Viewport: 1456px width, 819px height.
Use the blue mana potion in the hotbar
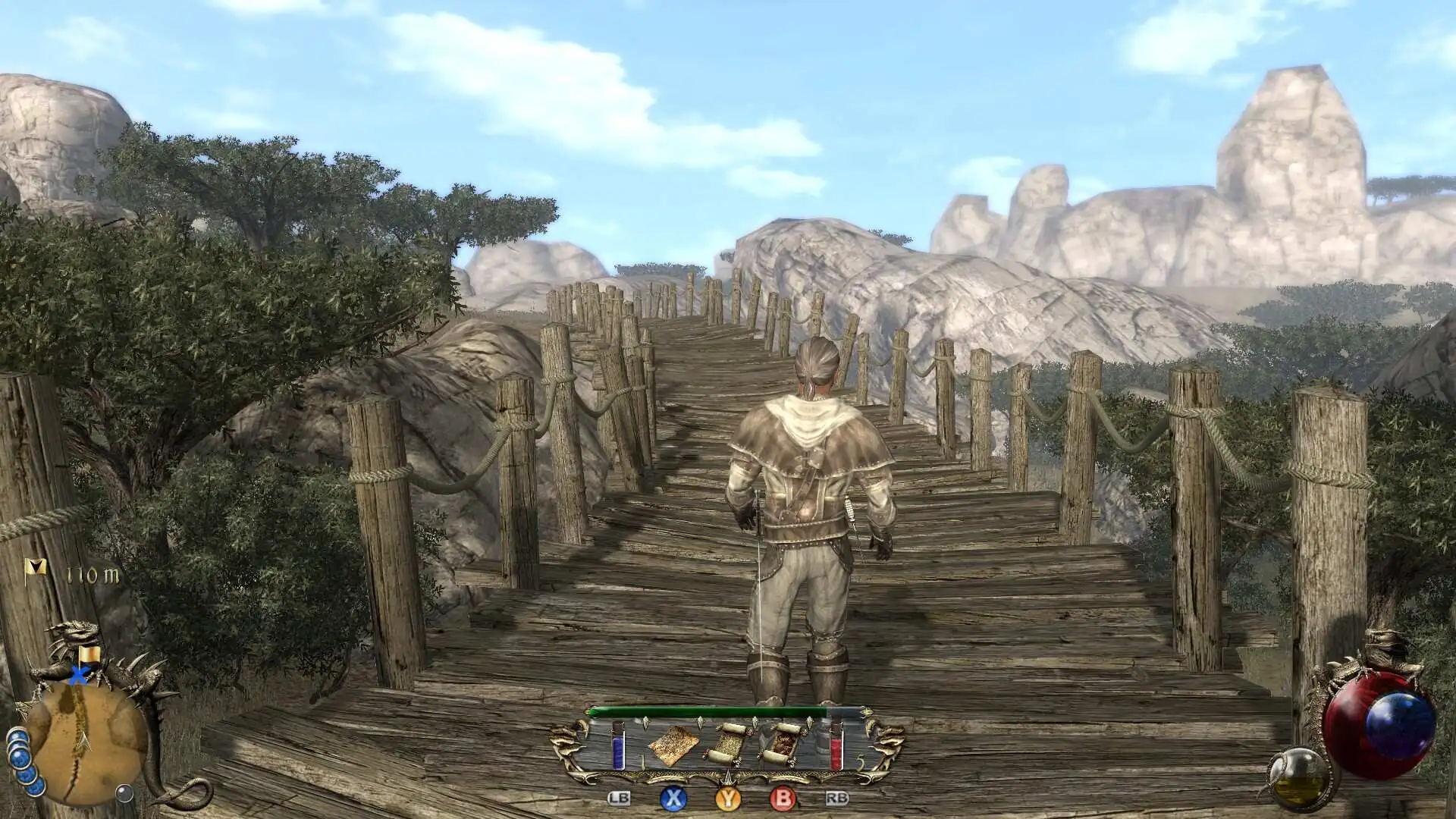[x=618, y=745]
